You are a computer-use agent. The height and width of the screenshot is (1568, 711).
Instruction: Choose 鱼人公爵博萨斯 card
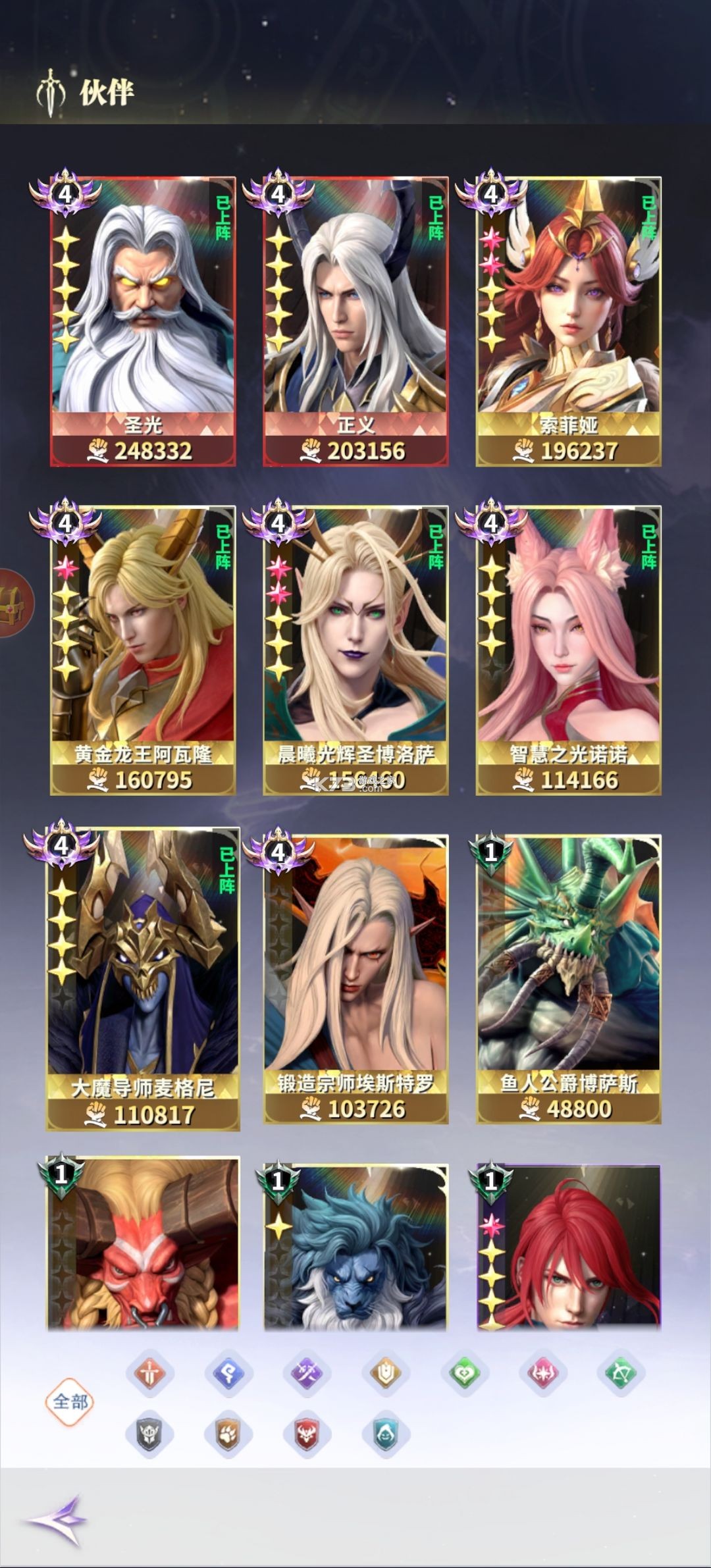tap(569, 980)
